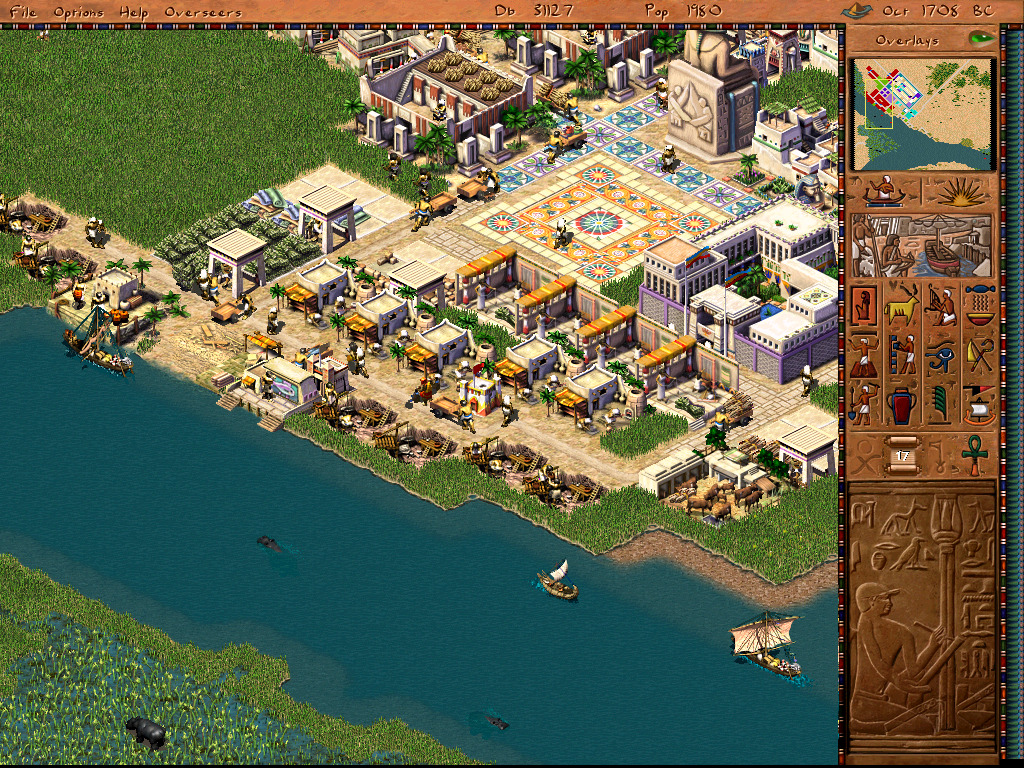Viewport: 1024px width, 768px height.
Task: Click the boat-rower button below the minimap
Action: 884,191
